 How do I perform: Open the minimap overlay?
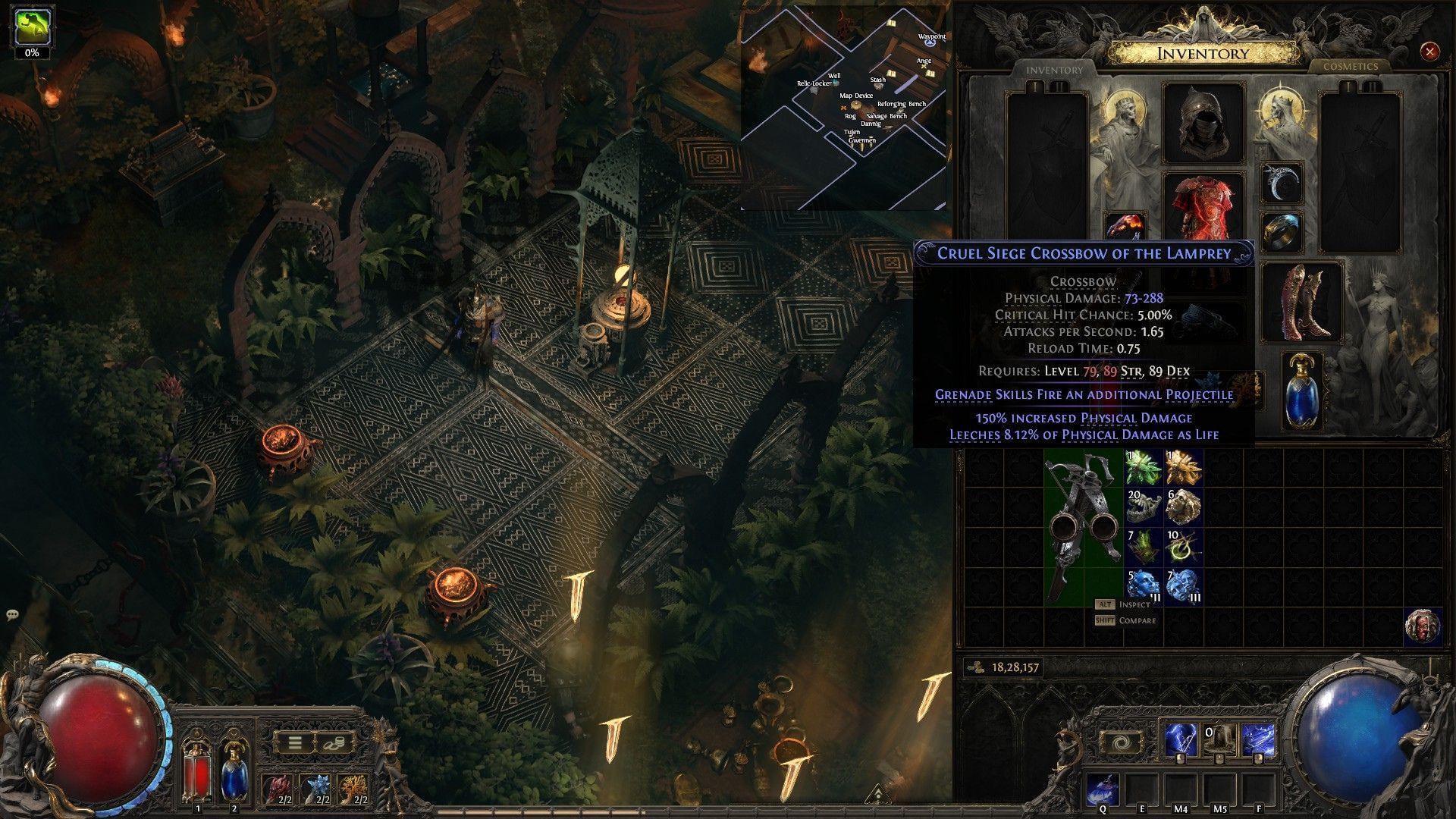(844, 106)
